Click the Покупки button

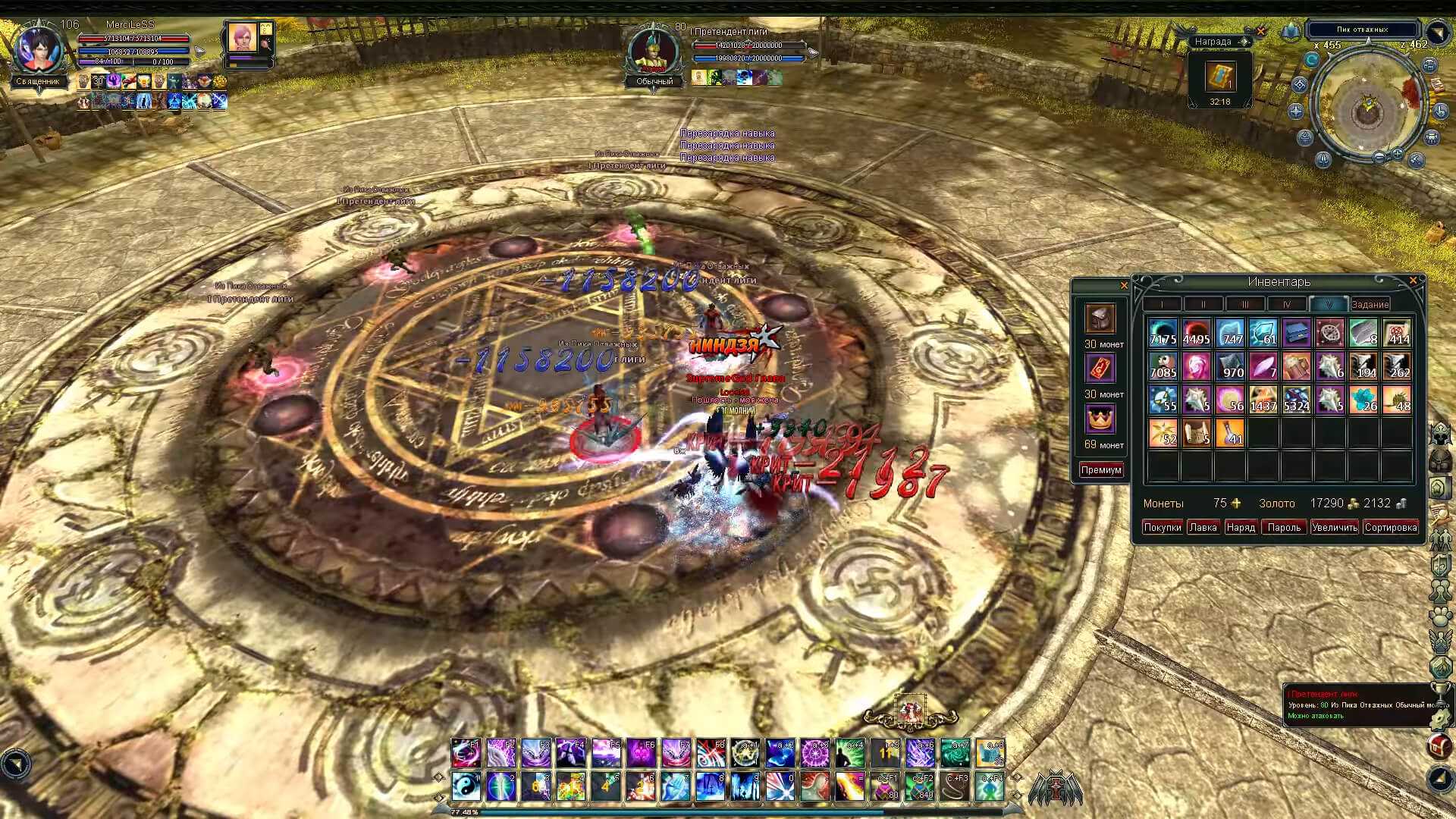pyautogui.click(x=1162, y=527)
